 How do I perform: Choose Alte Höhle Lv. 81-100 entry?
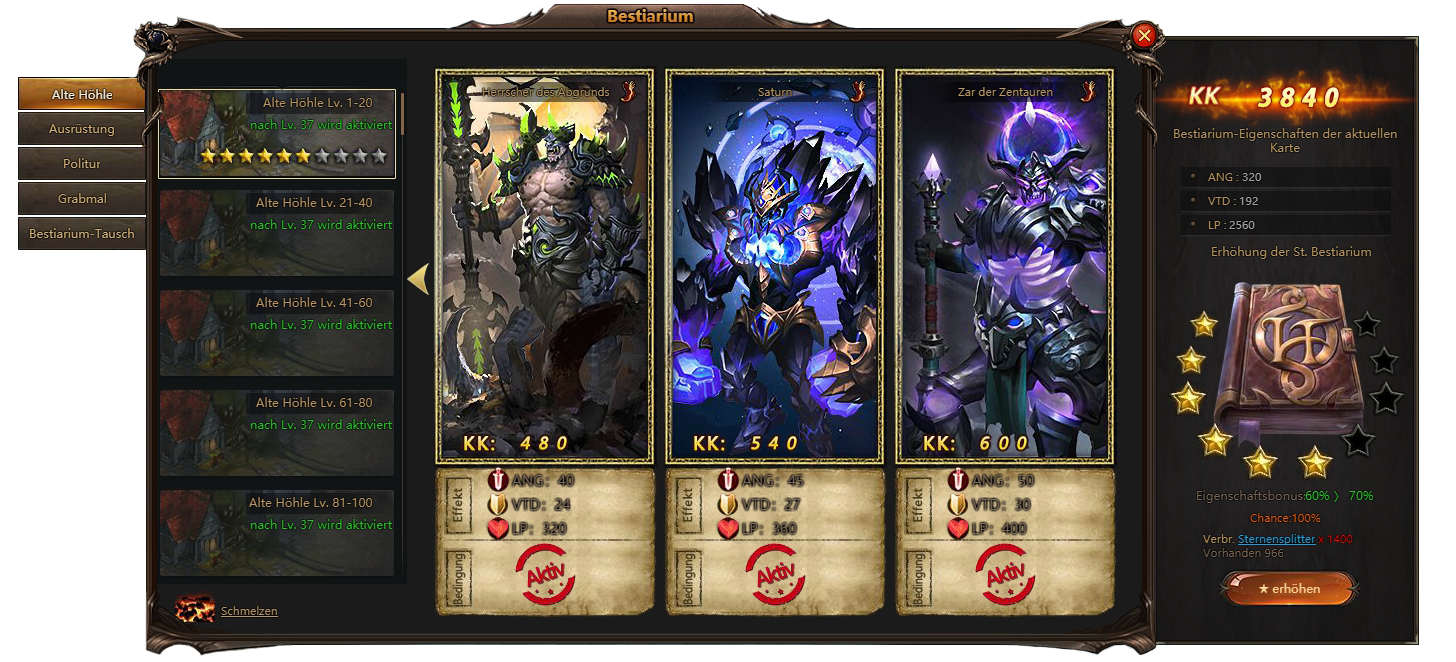[277, 532]
